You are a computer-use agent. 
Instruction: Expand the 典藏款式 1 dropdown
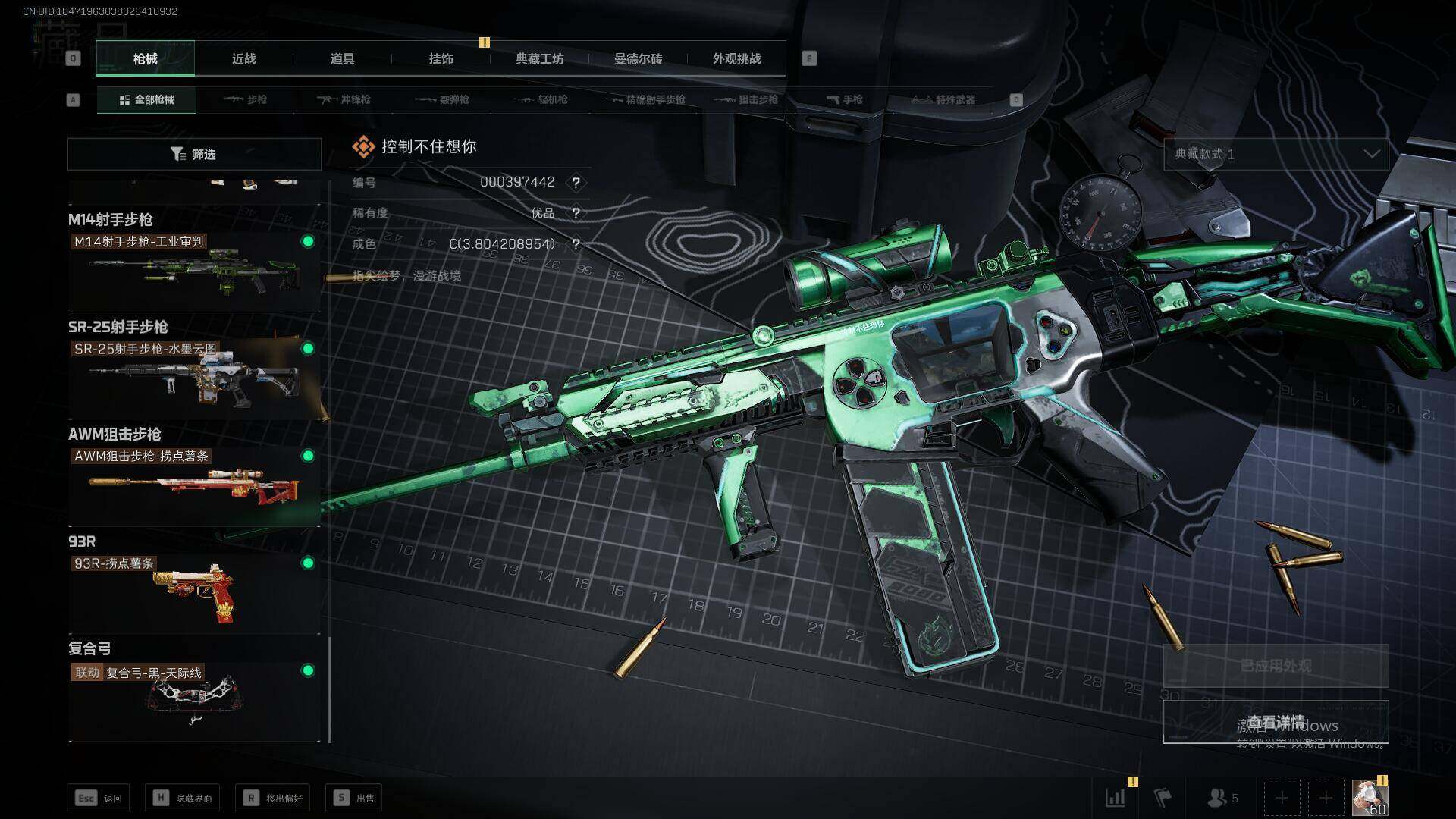point(1276,154)
